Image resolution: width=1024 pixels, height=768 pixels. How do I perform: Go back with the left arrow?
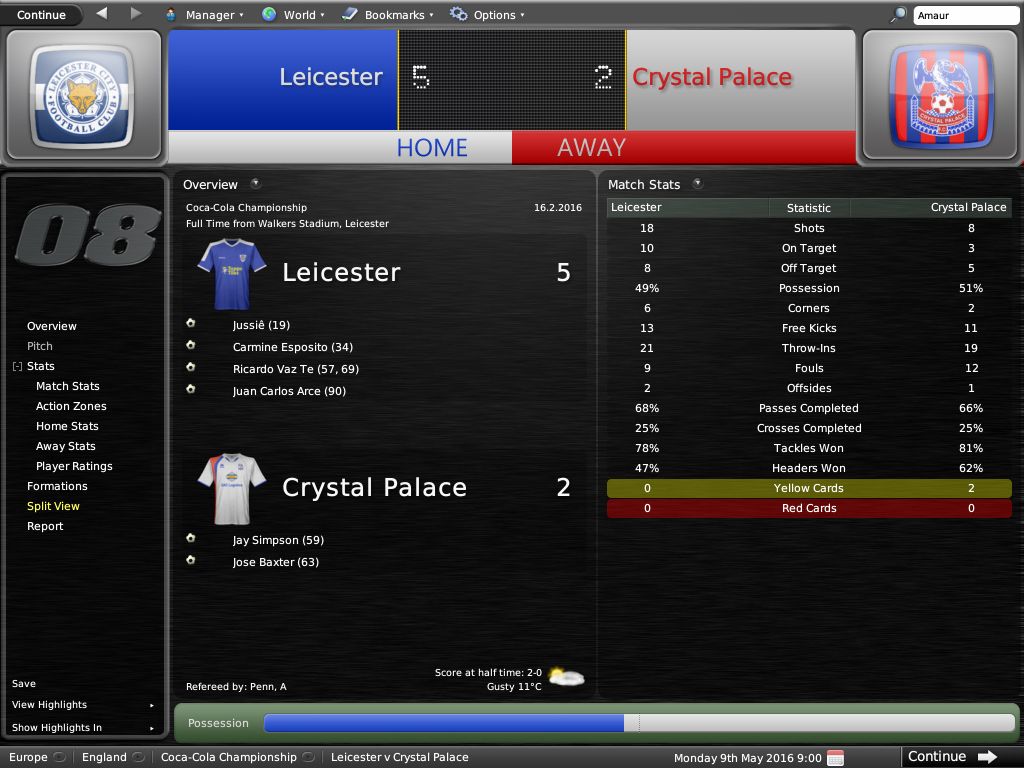tap(102, 14)
